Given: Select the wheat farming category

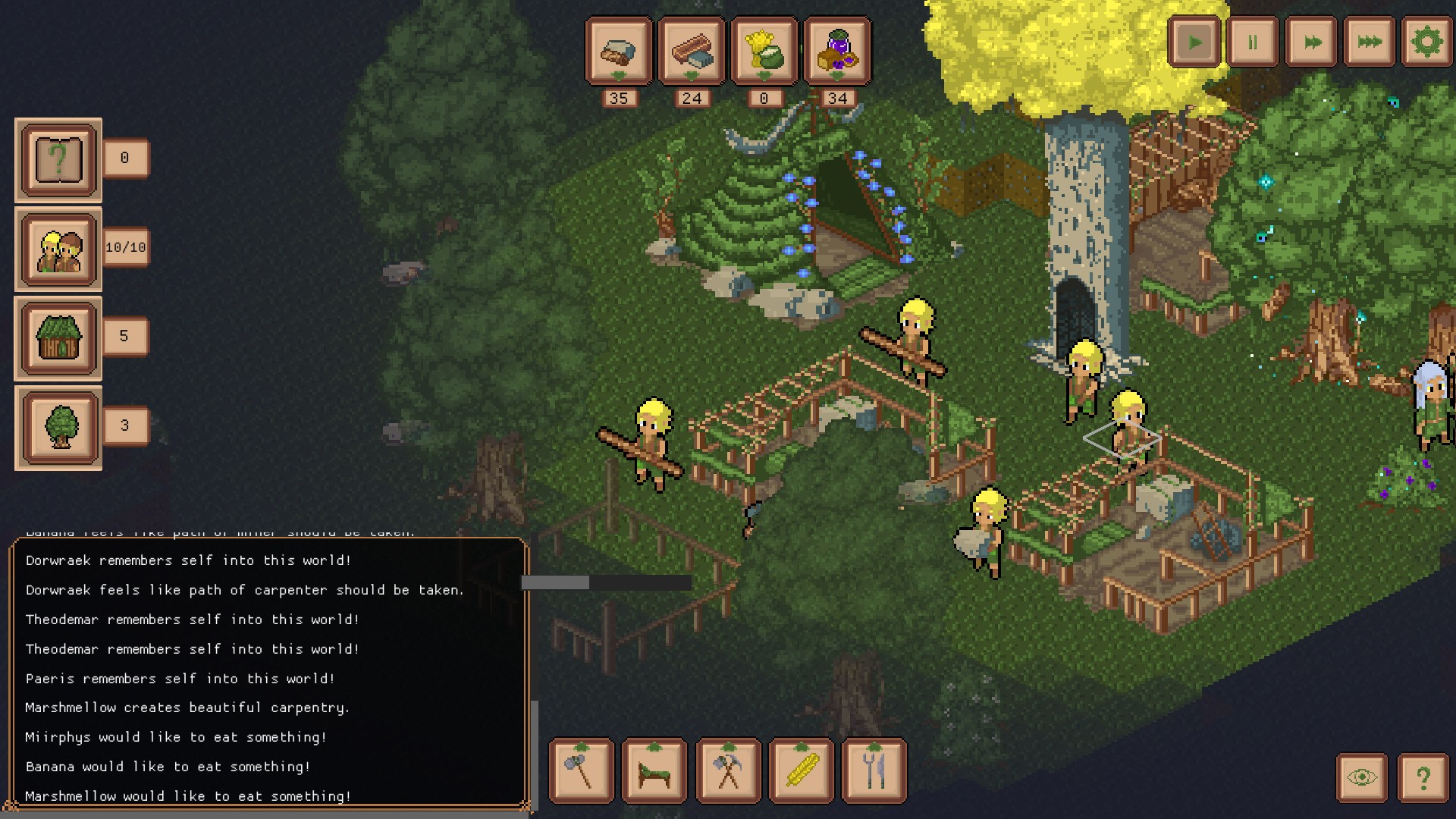Looking at the screenshot, I should click(801, 770).
